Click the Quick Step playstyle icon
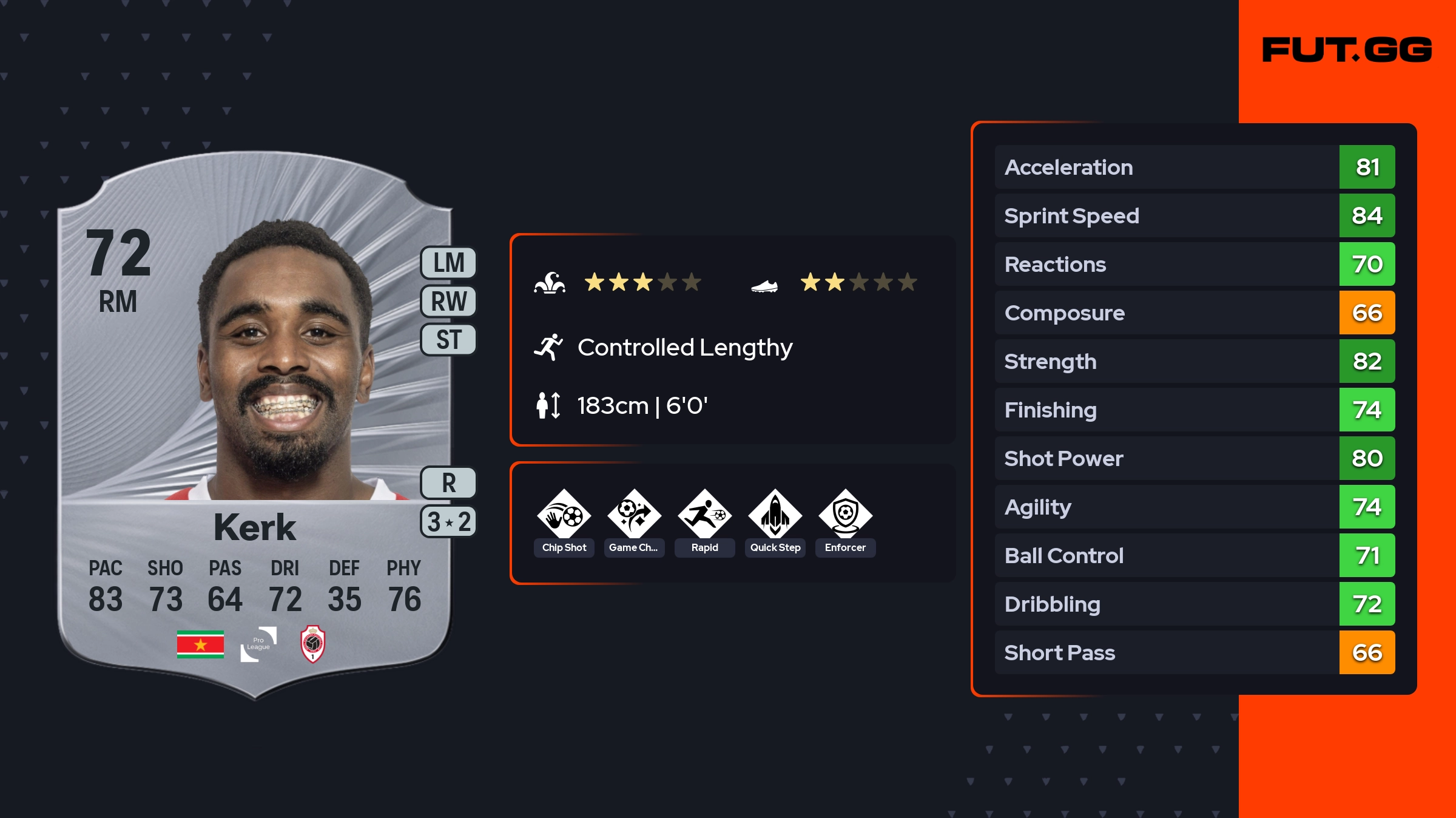 [x=775, y=515]
